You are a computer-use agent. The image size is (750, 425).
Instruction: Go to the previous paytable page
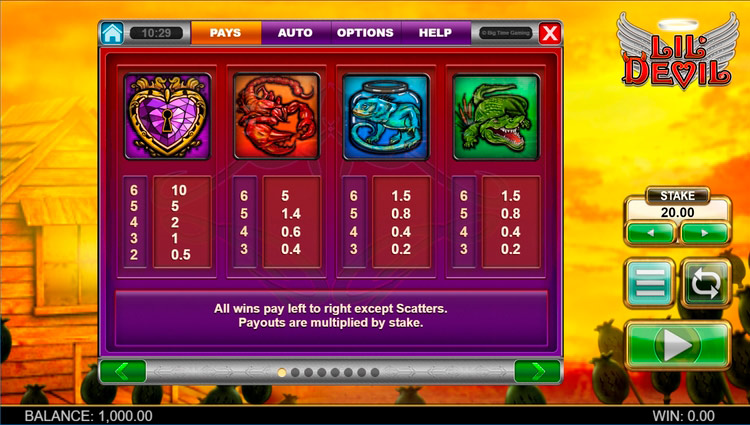pos(123,371)
